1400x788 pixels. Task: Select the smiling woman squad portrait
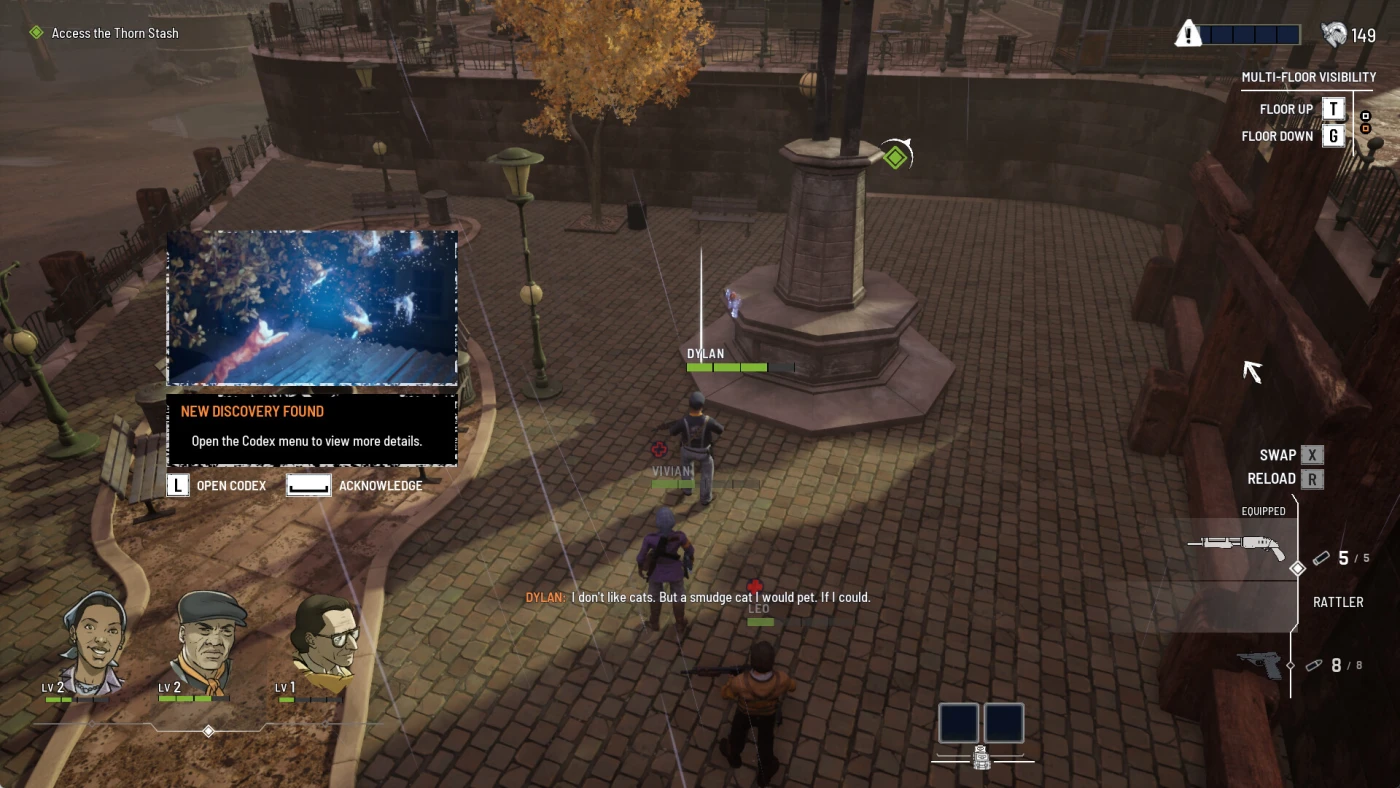click(x=93, y=638)
